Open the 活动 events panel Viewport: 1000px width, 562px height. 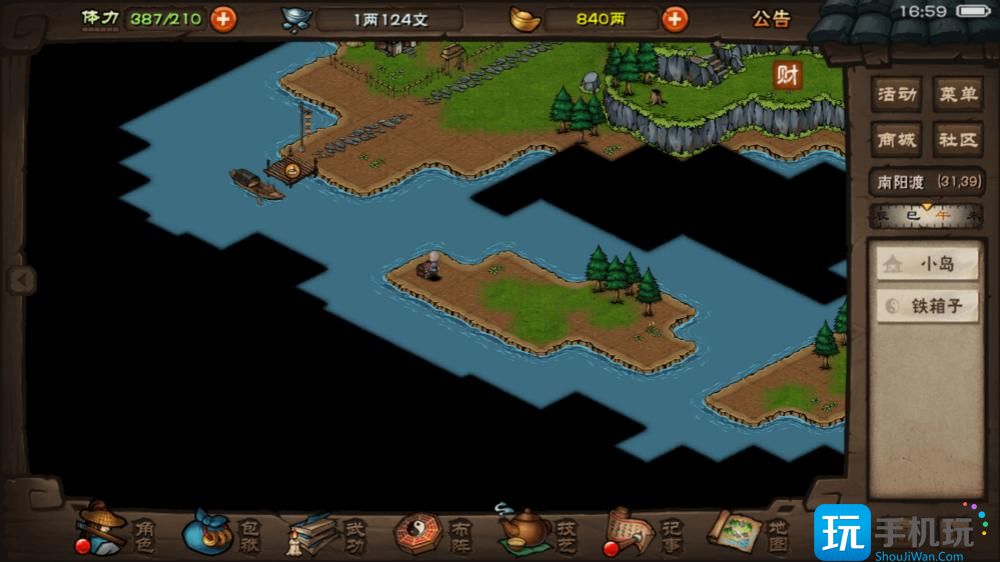coord(897,95)
